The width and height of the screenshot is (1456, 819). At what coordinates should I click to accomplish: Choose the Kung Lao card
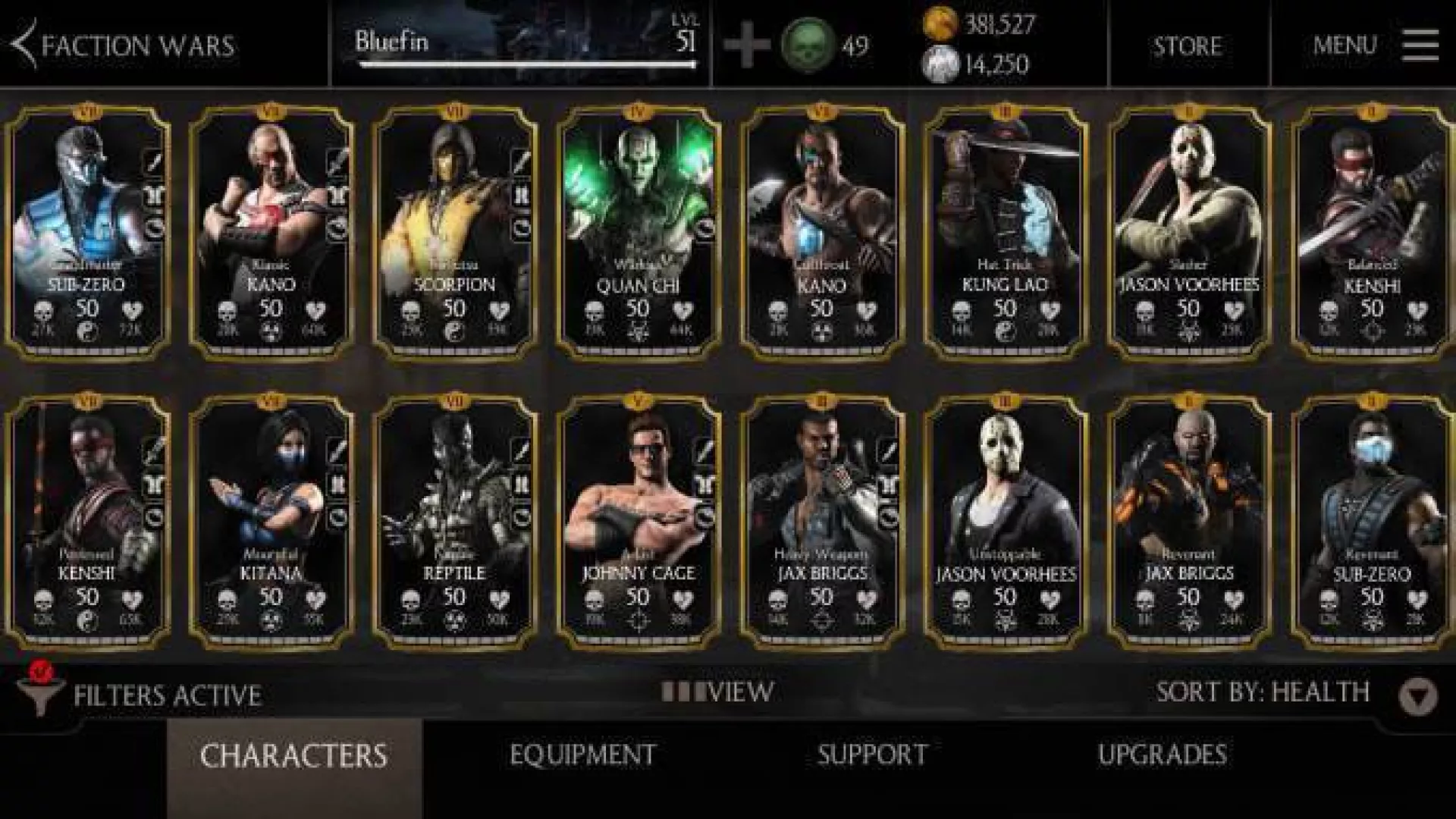pyautogui.click(x=1005, y=231)
